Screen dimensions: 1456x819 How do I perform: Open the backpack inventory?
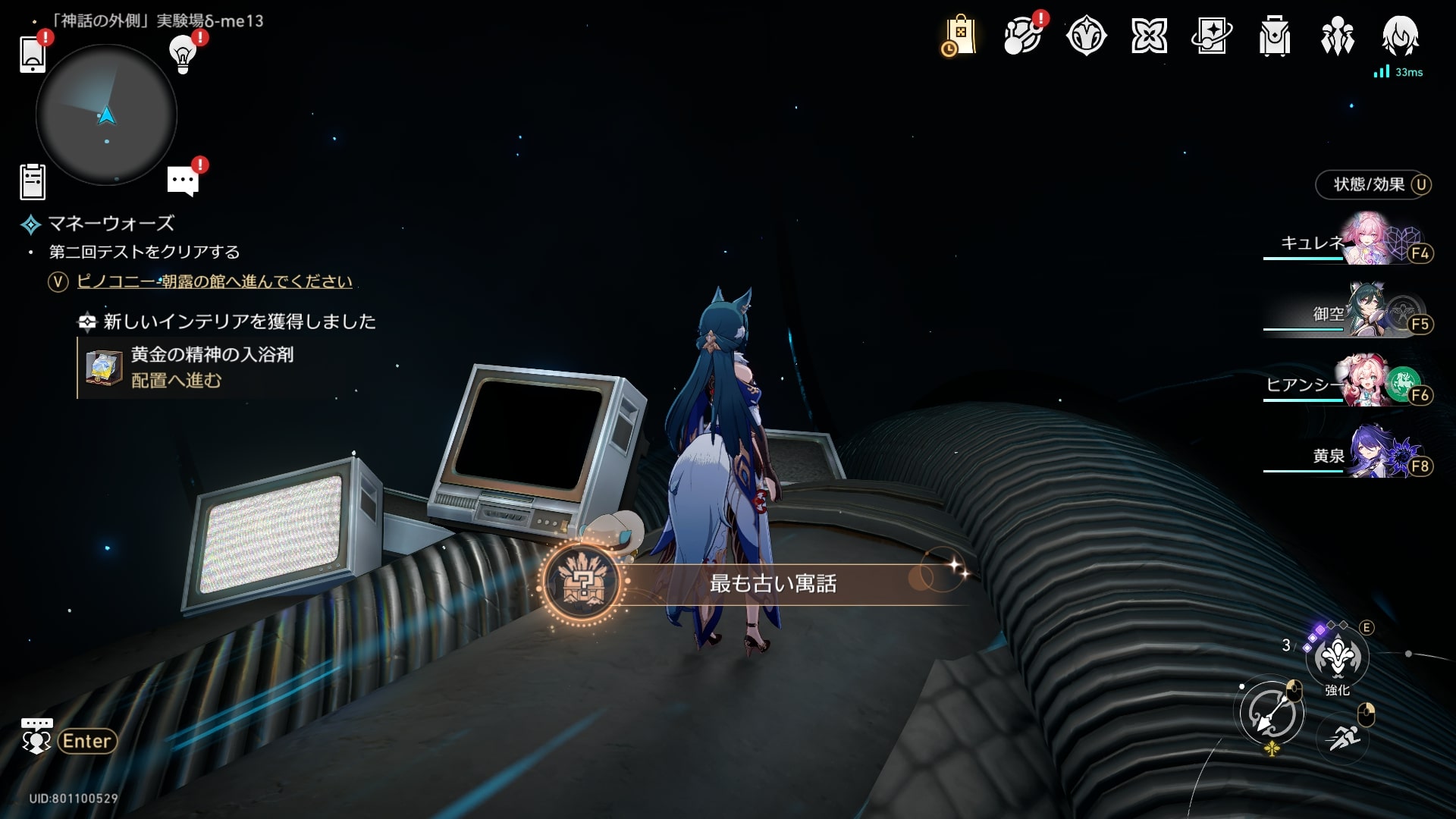tap(1274, 36)
